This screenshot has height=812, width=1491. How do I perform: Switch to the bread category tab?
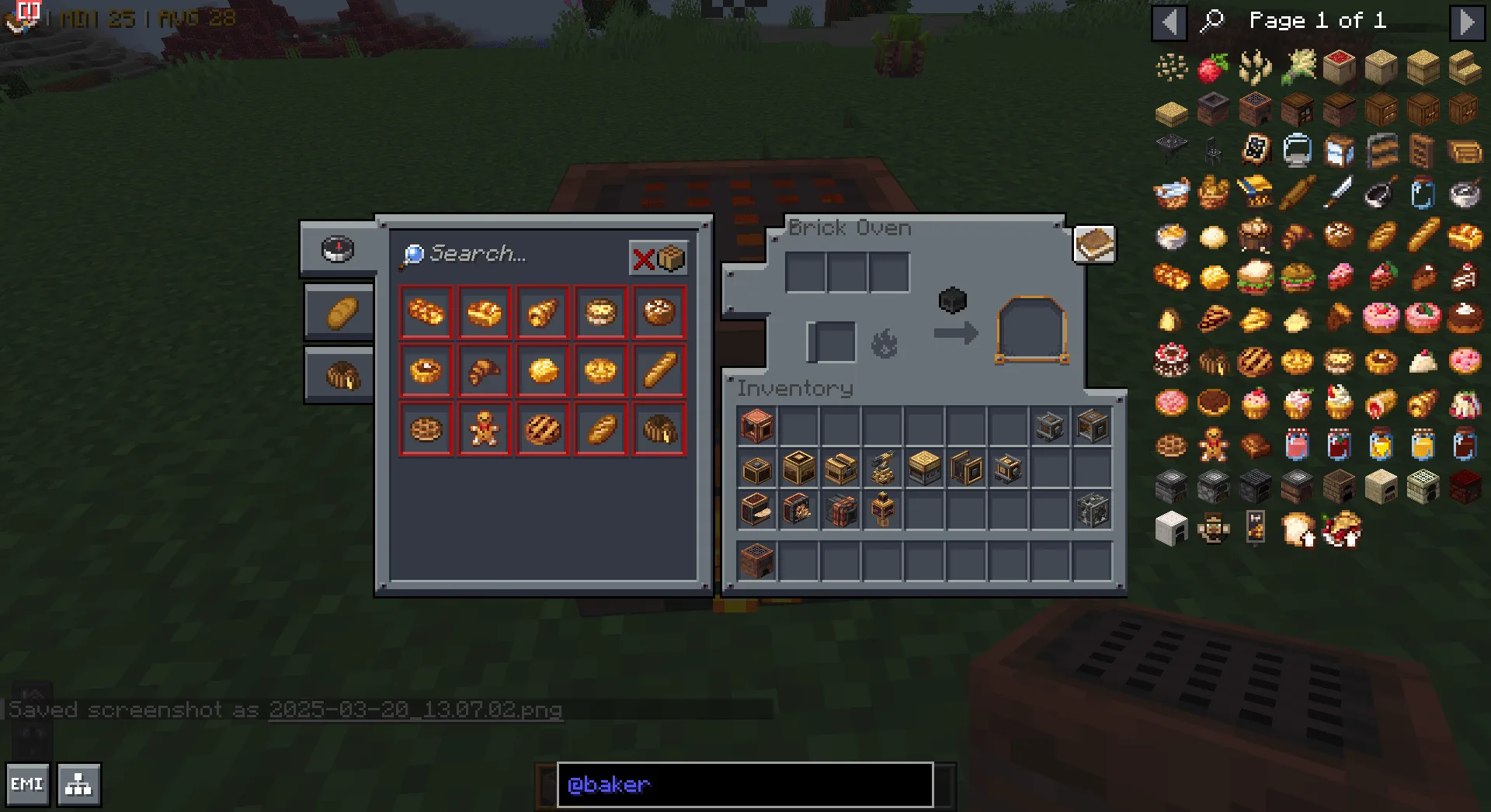coord(339,313)
